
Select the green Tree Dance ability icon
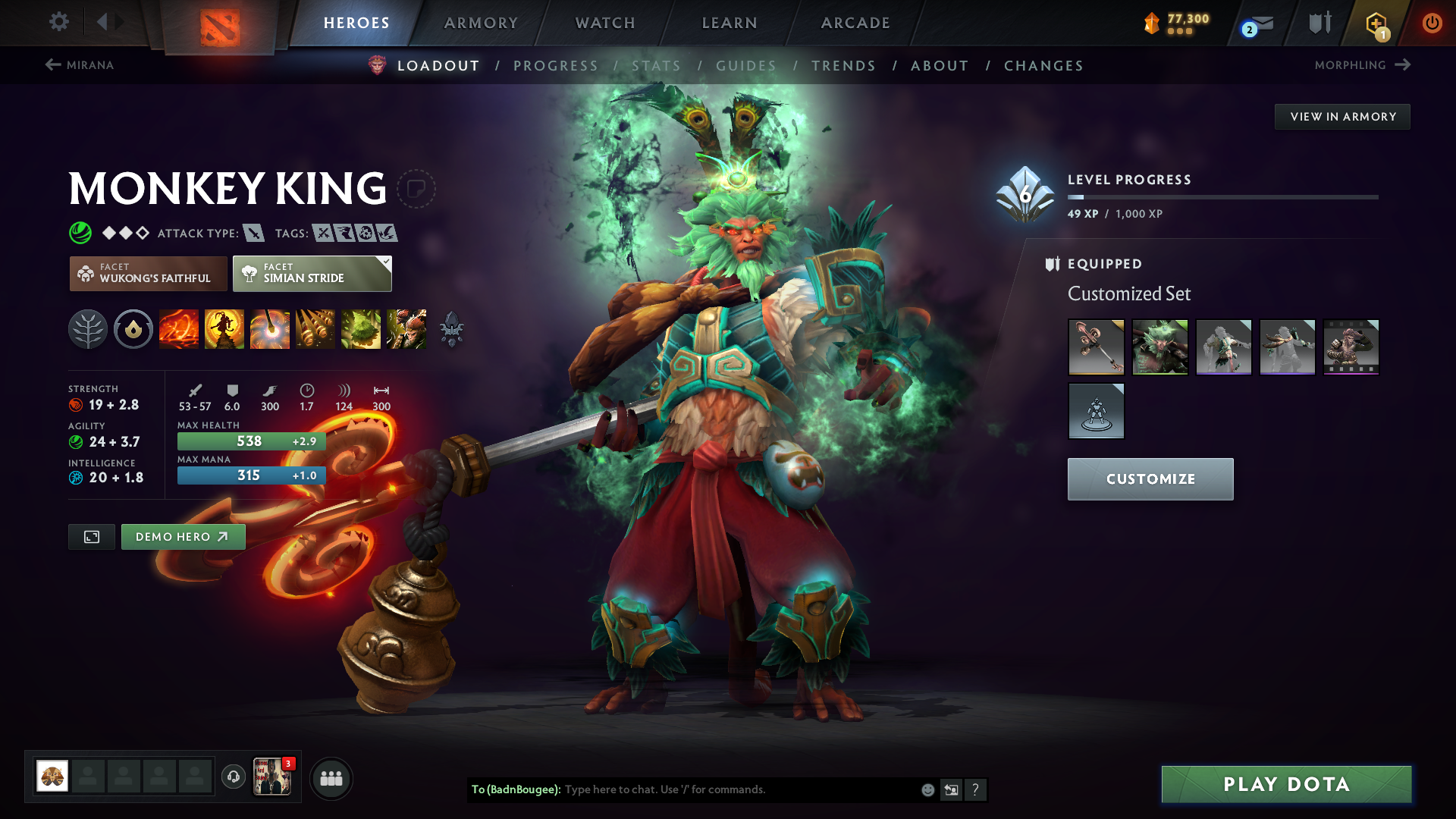(361, 329)
